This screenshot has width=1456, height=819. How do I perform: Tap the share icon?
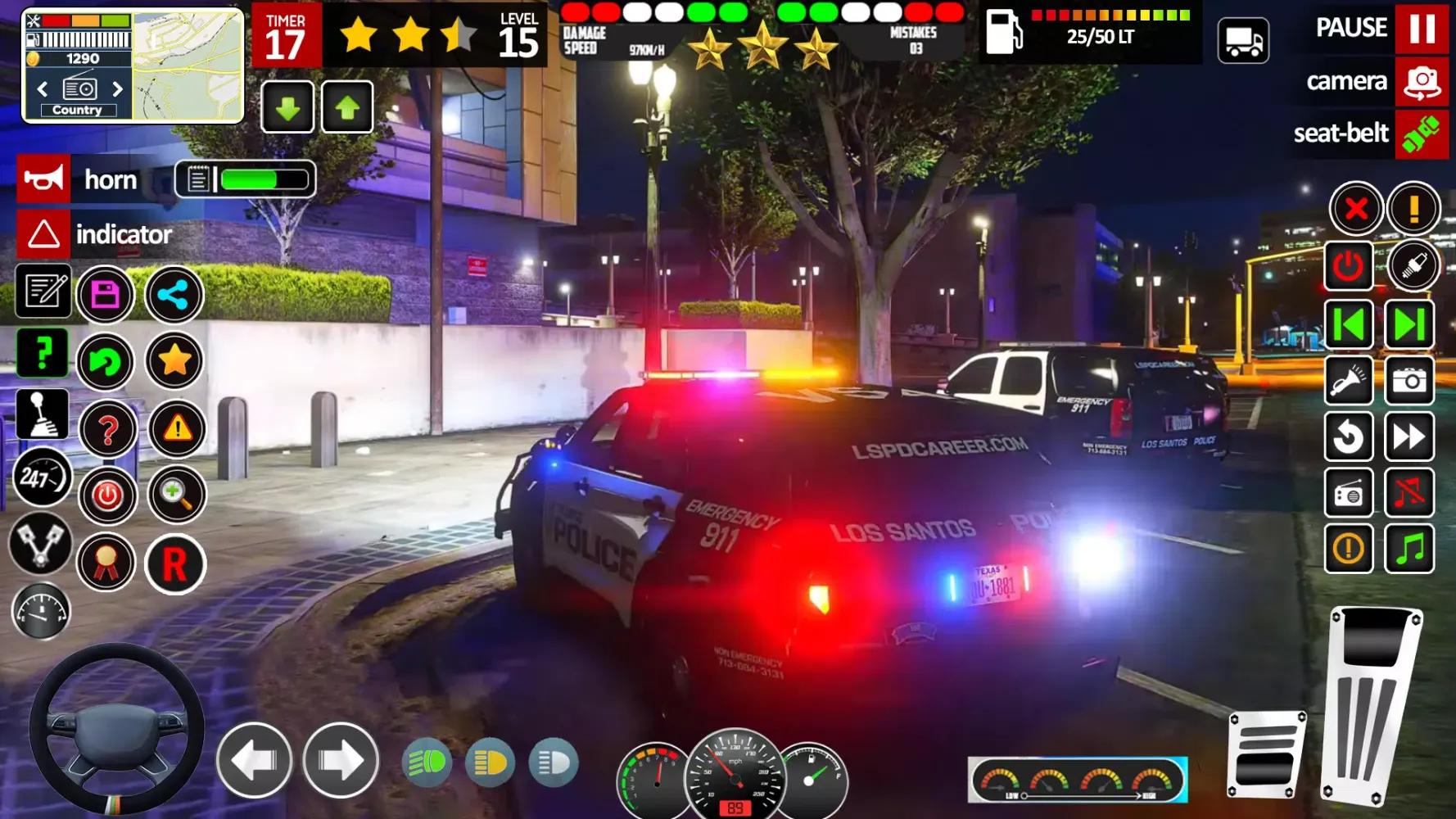174,295
